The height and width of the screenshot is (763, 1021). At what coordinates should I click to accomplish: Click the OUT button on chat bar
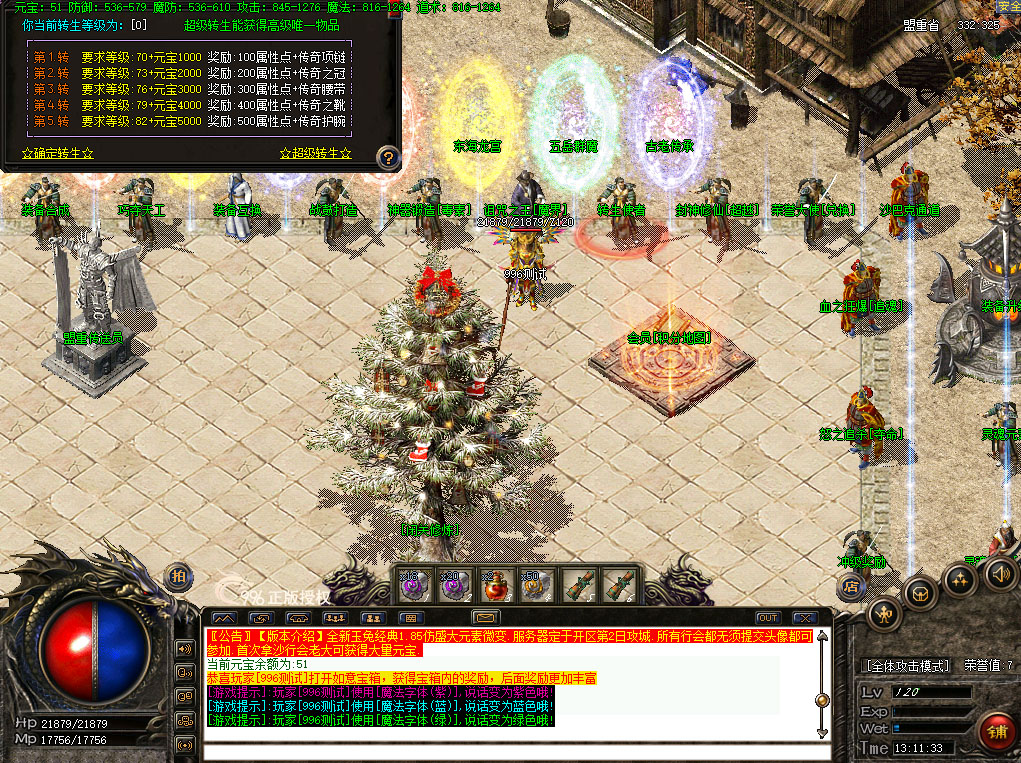(x=768, y=618)
